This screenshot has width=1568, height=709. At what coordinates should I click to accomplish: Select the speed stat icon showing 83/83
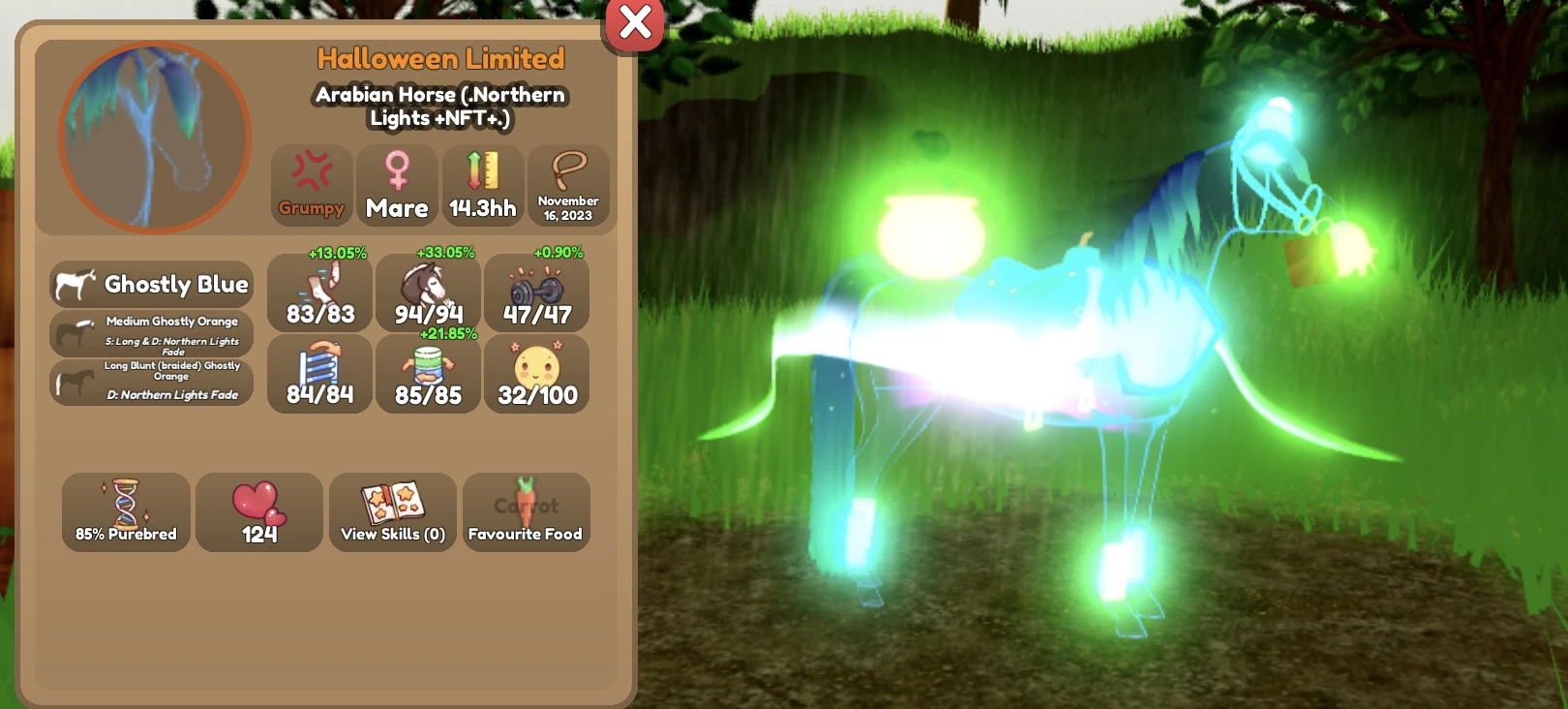click(x=319, y=293)
